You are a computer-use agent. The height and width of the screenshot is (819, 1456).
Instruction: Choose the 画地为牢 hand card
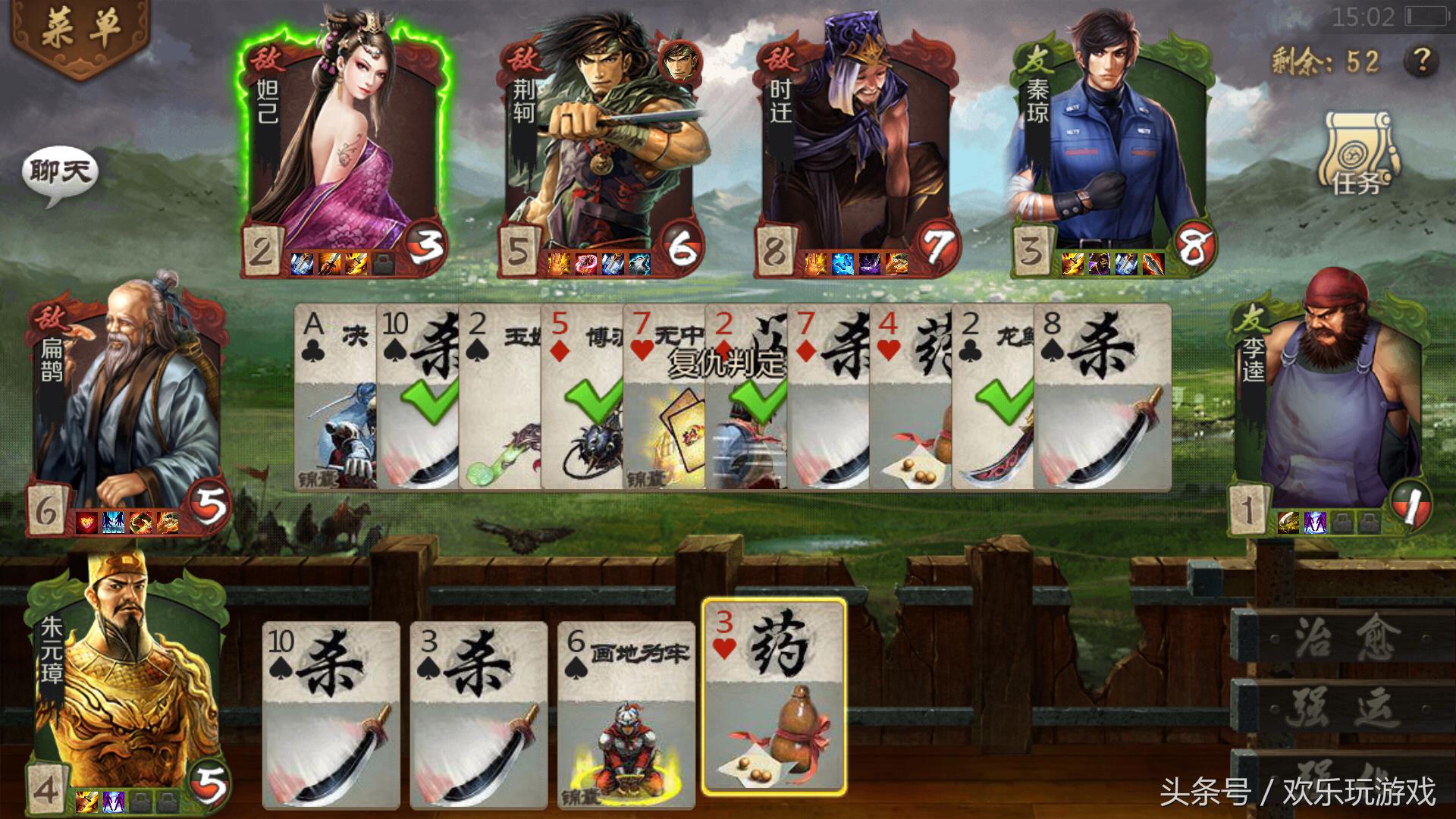coord(626,713)
